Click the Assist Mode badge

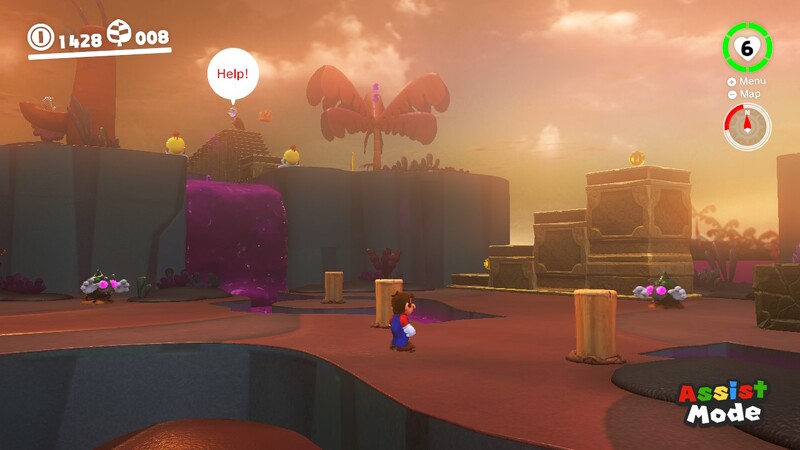coord(723,401)
